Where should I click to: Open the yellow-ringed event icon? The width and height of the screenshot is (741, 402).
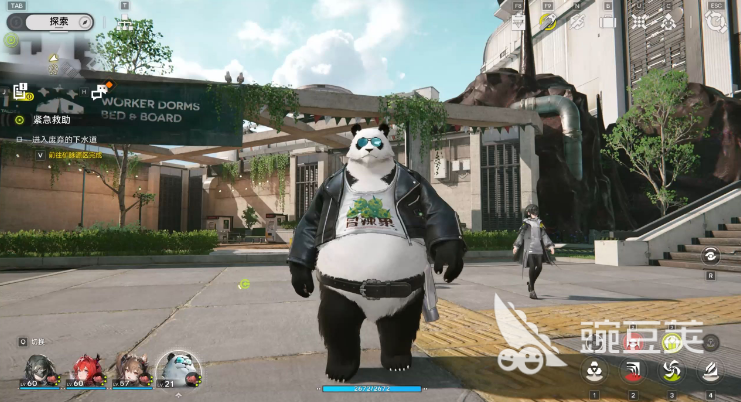pos(548,20)
